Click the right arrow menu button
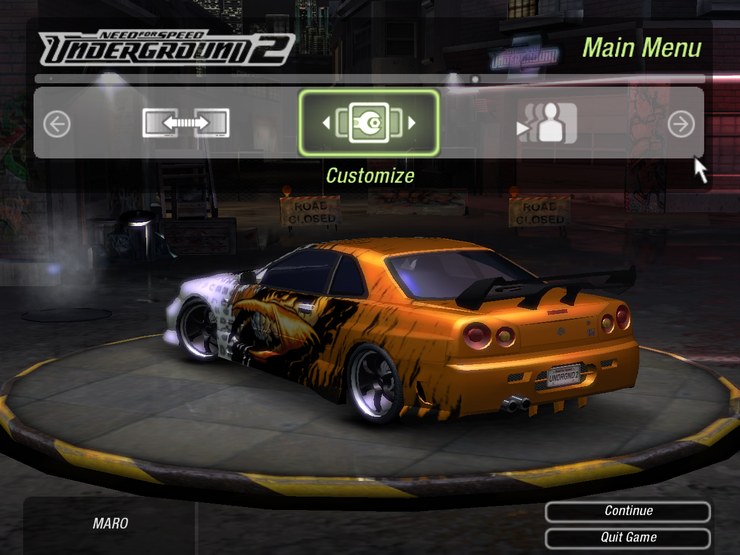This screenshot has height=555, width=740. [x=681, y=124]
